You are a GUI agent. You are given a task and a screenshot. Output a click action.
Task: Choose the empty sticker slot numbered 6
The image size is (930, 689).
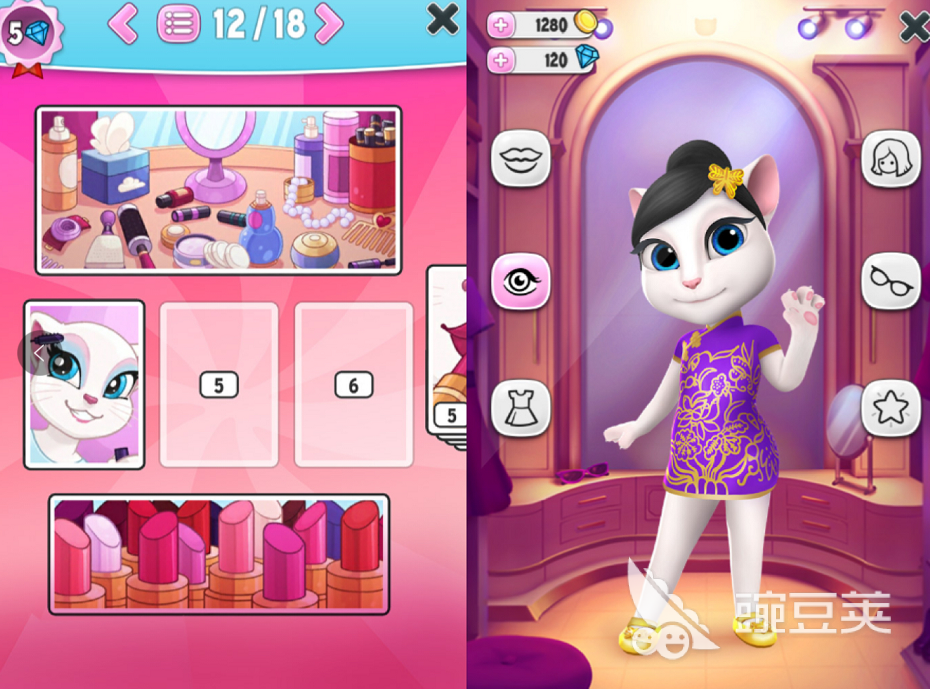coord(354,384)
